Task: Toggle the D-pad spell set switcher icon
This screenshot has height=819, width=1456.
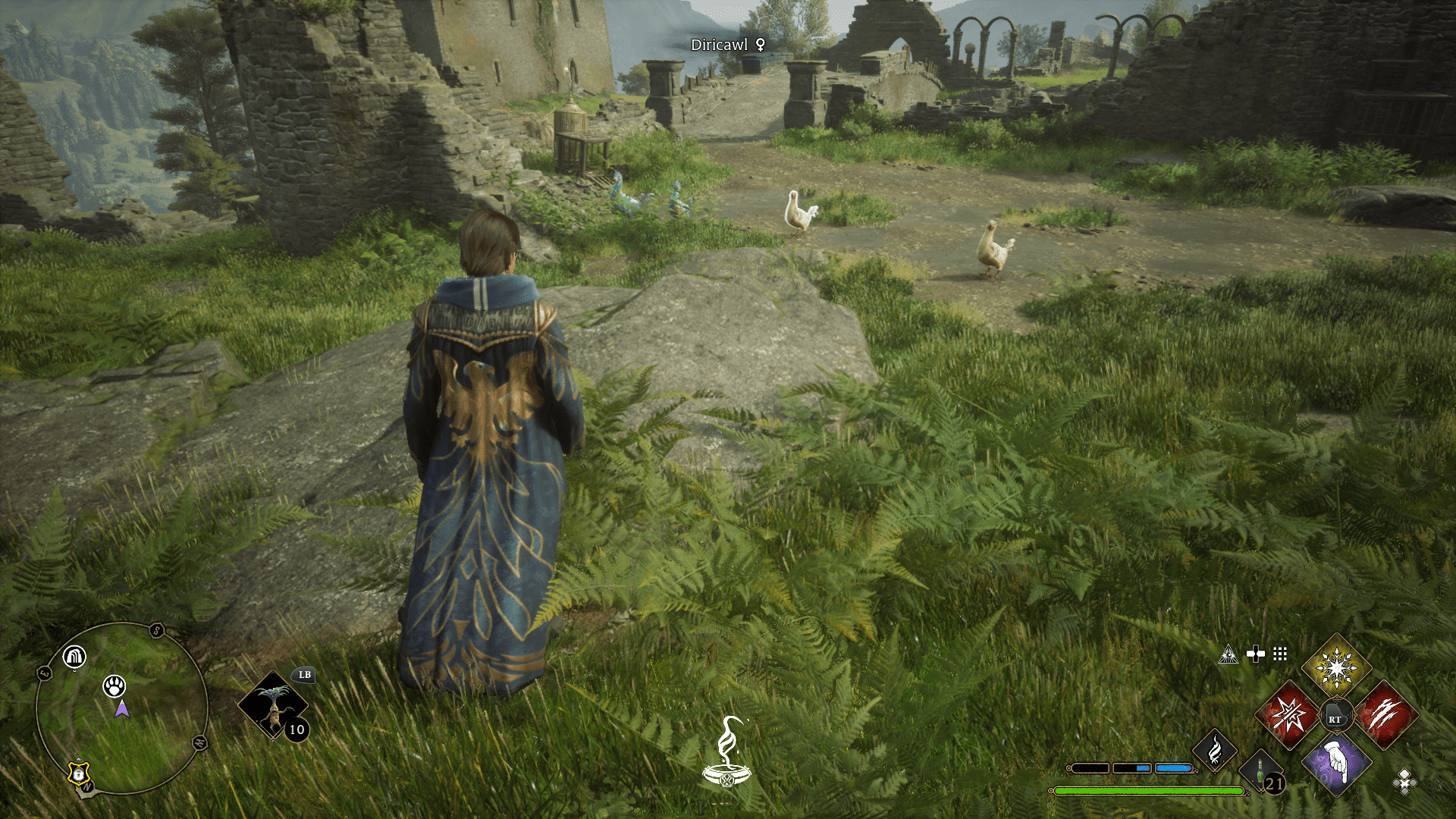Action: click(1404, 783)
